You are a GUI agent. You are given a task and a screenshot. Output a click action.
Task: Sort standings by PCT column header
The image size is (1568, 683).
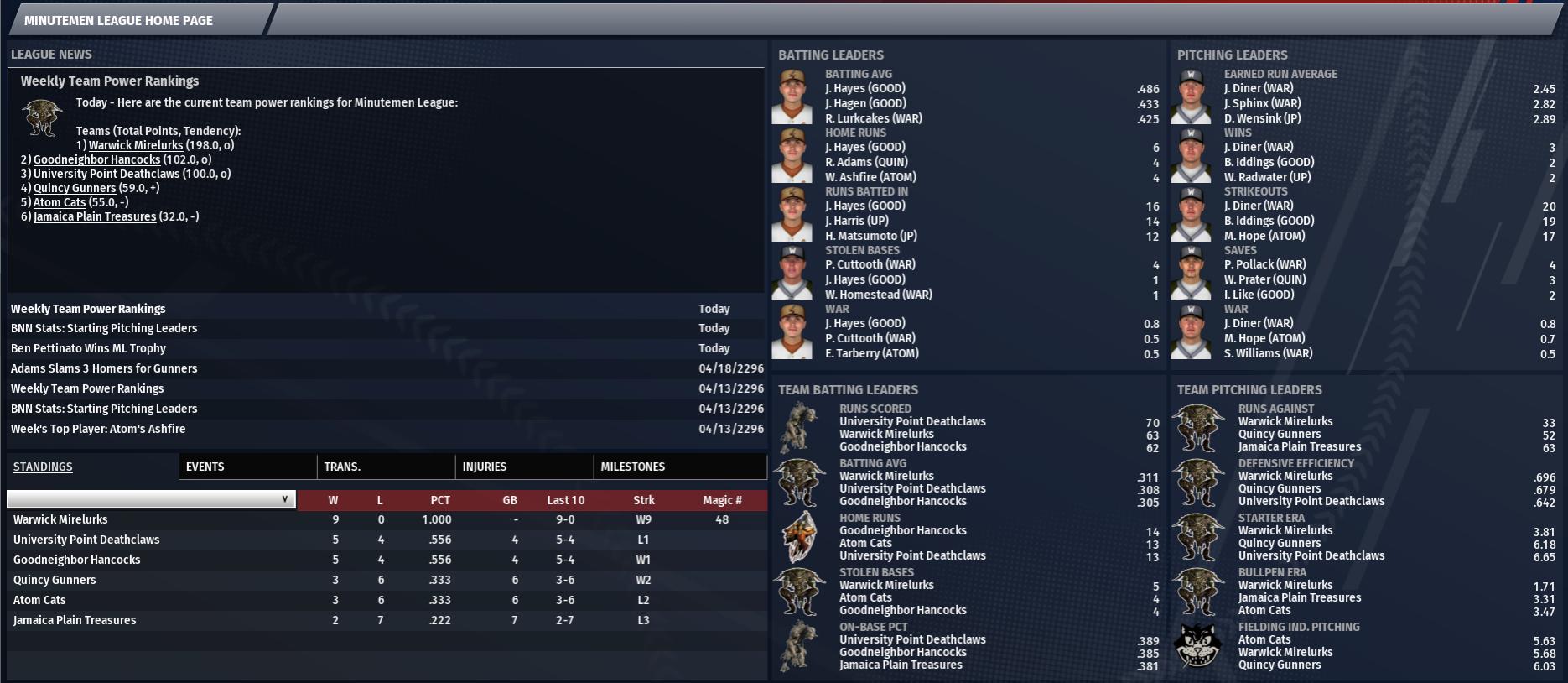(x=440, y=500)
